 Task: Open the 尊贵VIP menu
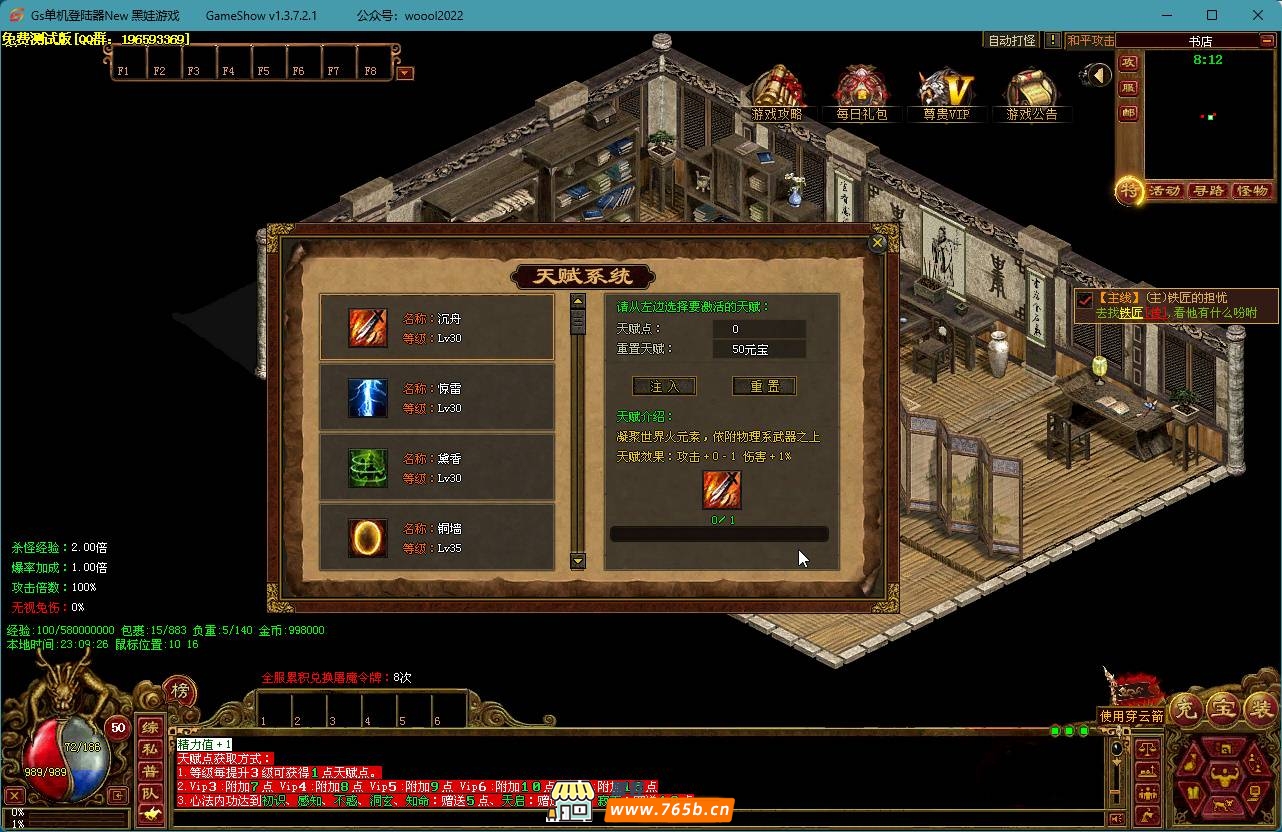click(x=946, y=96)
